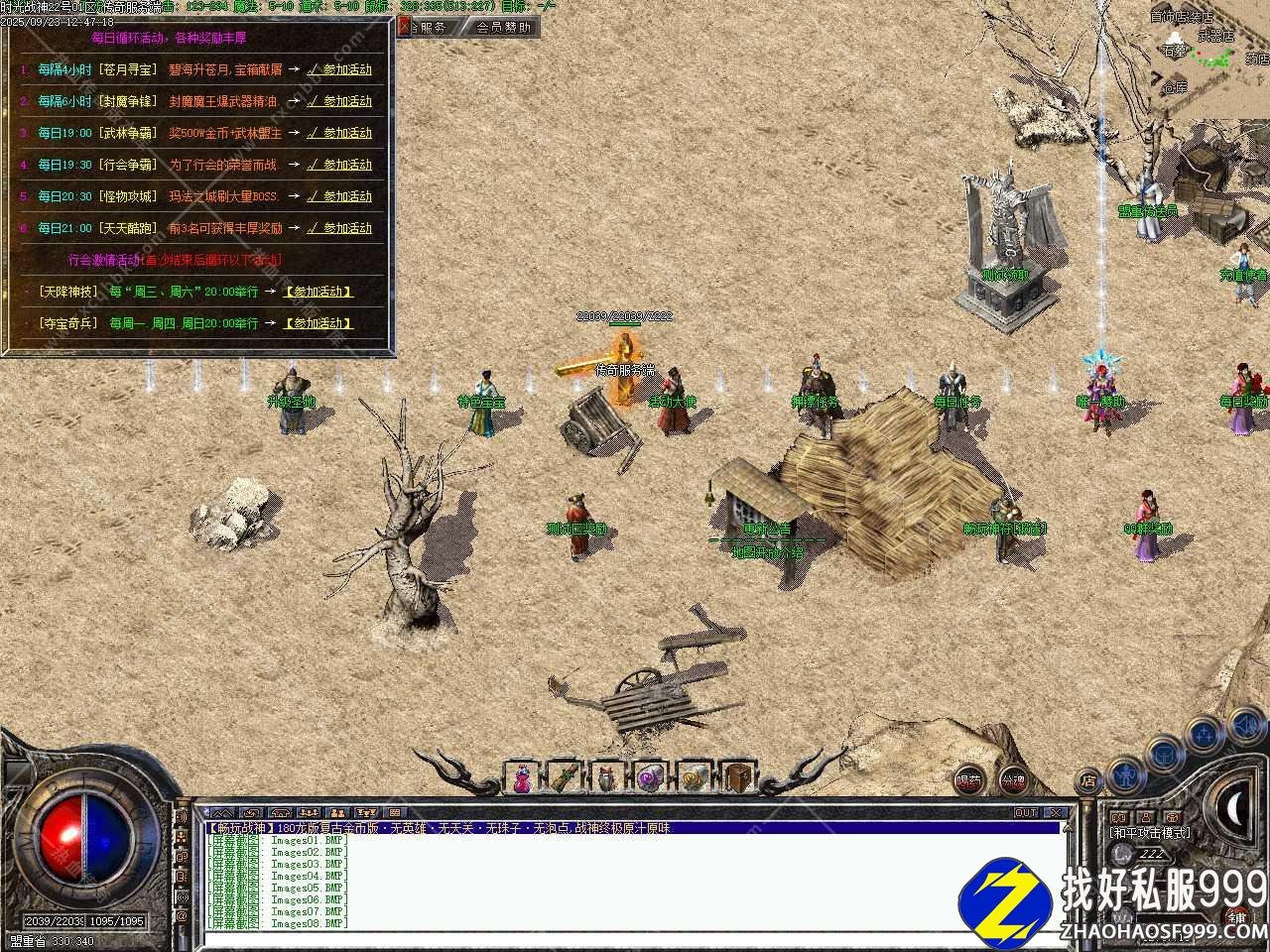Join the 行会争霸 activity
The width and height of the screenshot is (1270, 952).
339,165
